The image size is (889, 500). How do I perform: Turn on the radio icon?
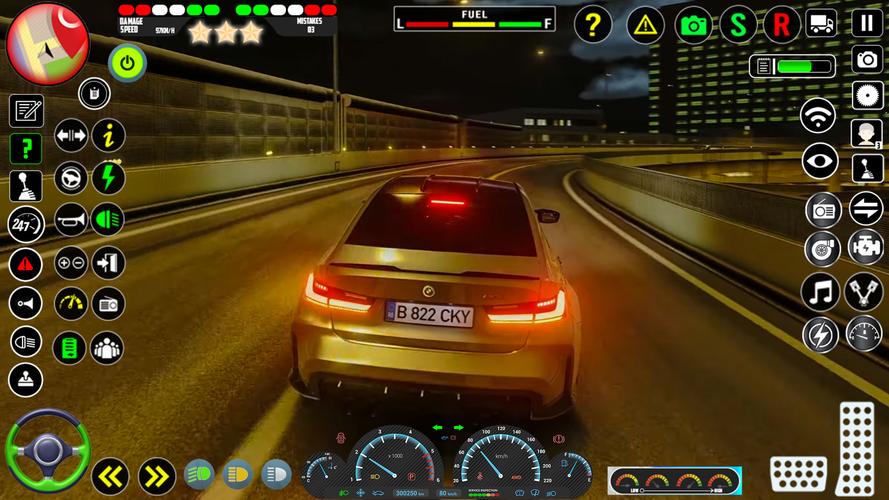coord(823,210)
